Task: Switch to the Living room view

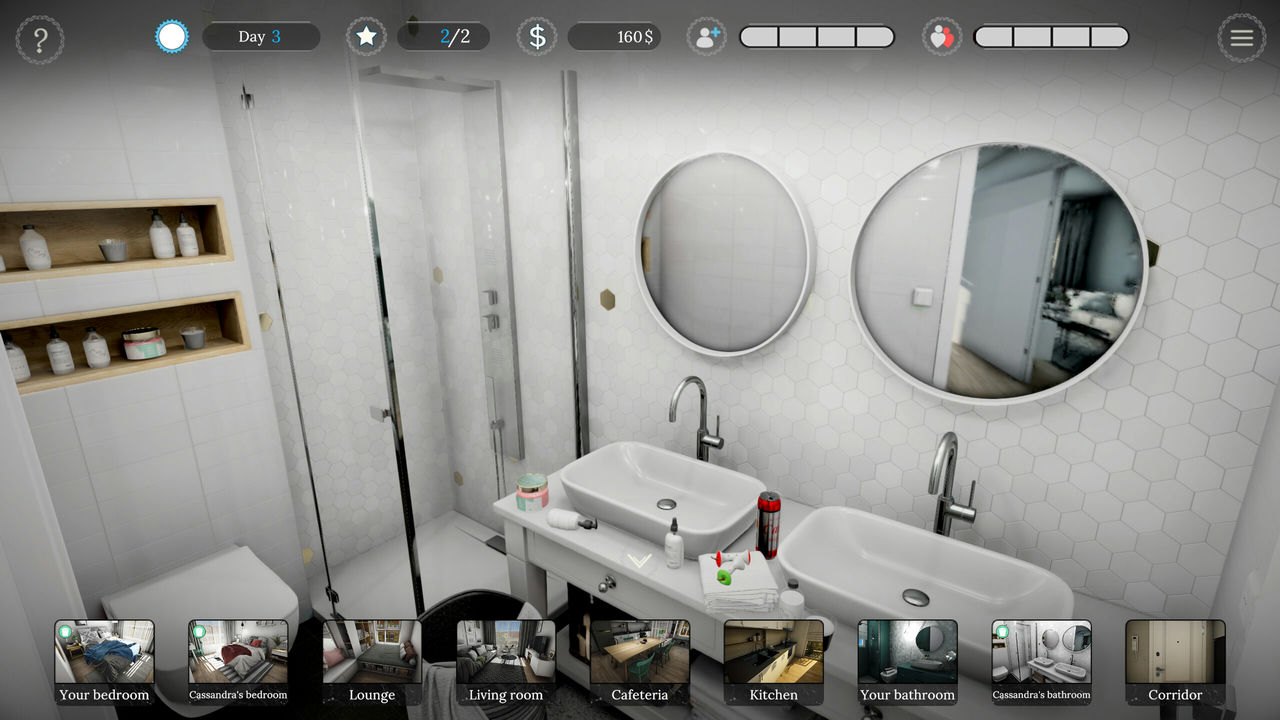Action: point(506,660)
